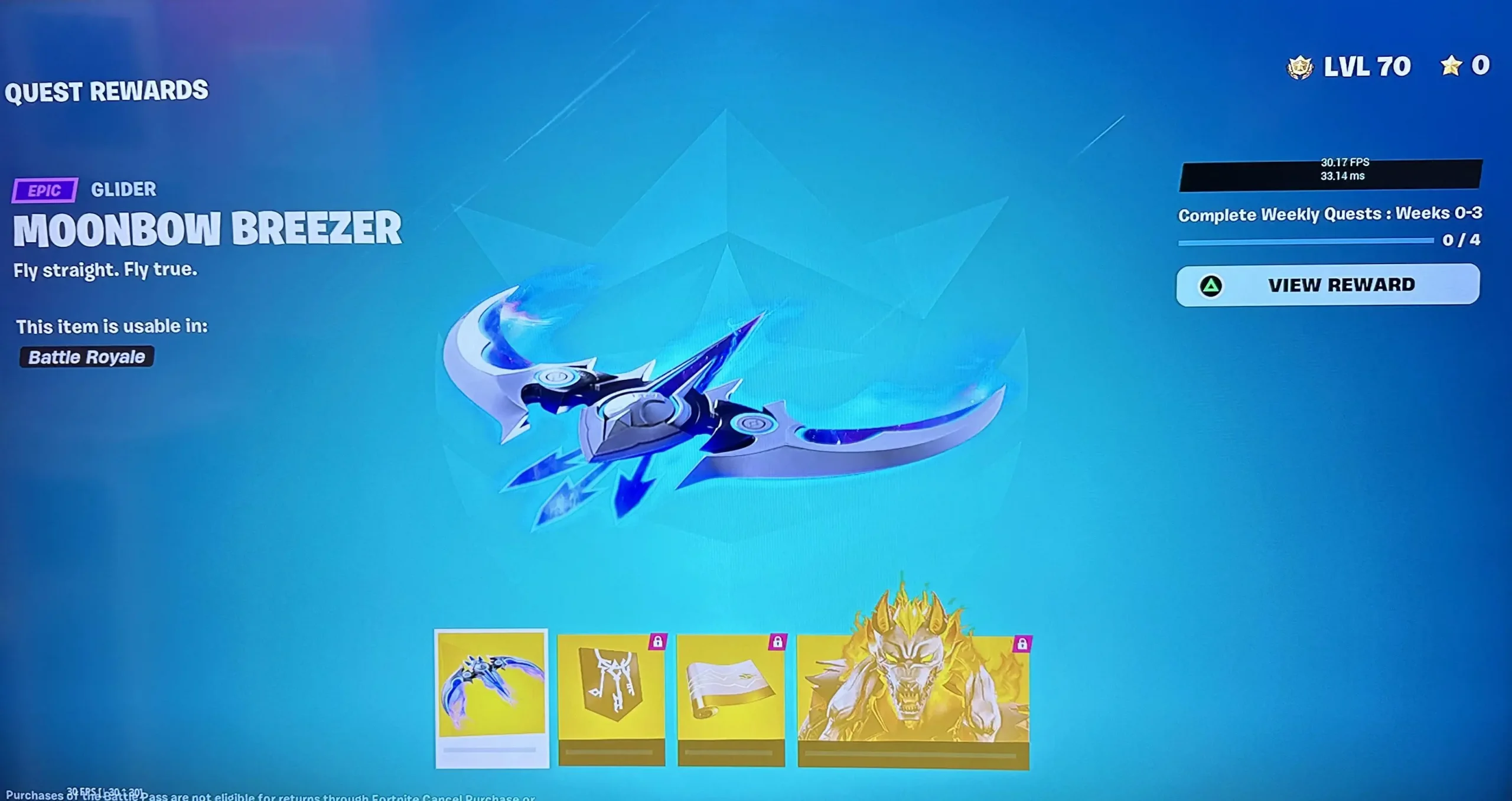Viewport: 1512px width, 801px height.
Task: Click the GLIDER category label
Action: pyautogui.click(x=123, y=189)
